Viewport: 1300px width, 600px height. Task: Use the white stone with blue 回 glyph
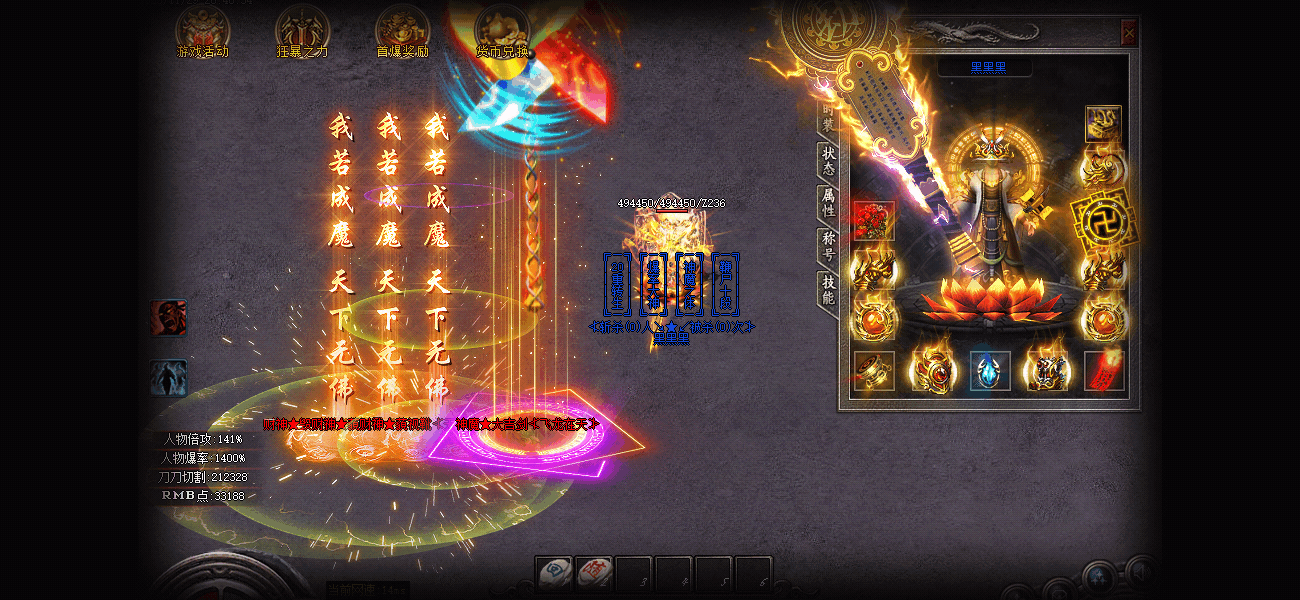click(x=554, y=573)
